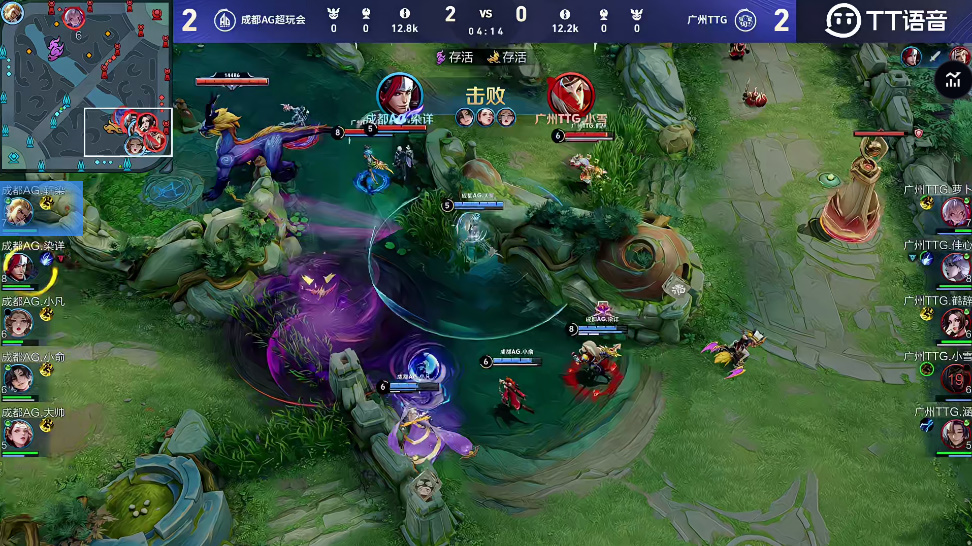Click the 成都AG超玩会 team logo
Viewport: 972px width, 546px height.
point(225,20)
